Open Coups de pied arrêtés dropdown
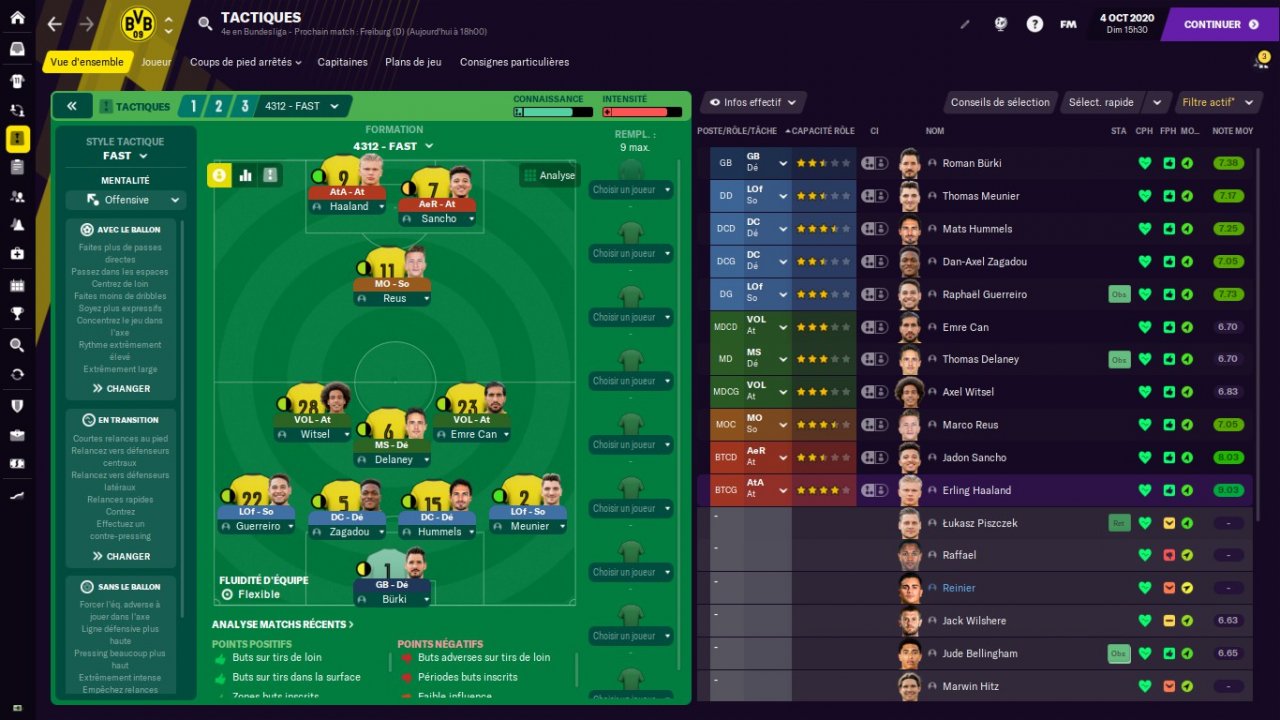 pyautogui.click(x=245, y=62)
